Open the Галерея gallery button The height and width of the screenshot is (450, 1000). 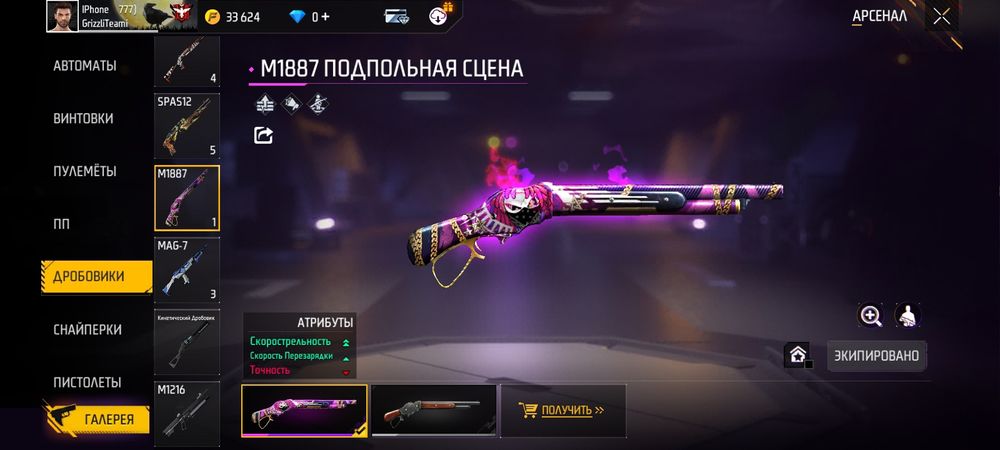tap(97, 419)
